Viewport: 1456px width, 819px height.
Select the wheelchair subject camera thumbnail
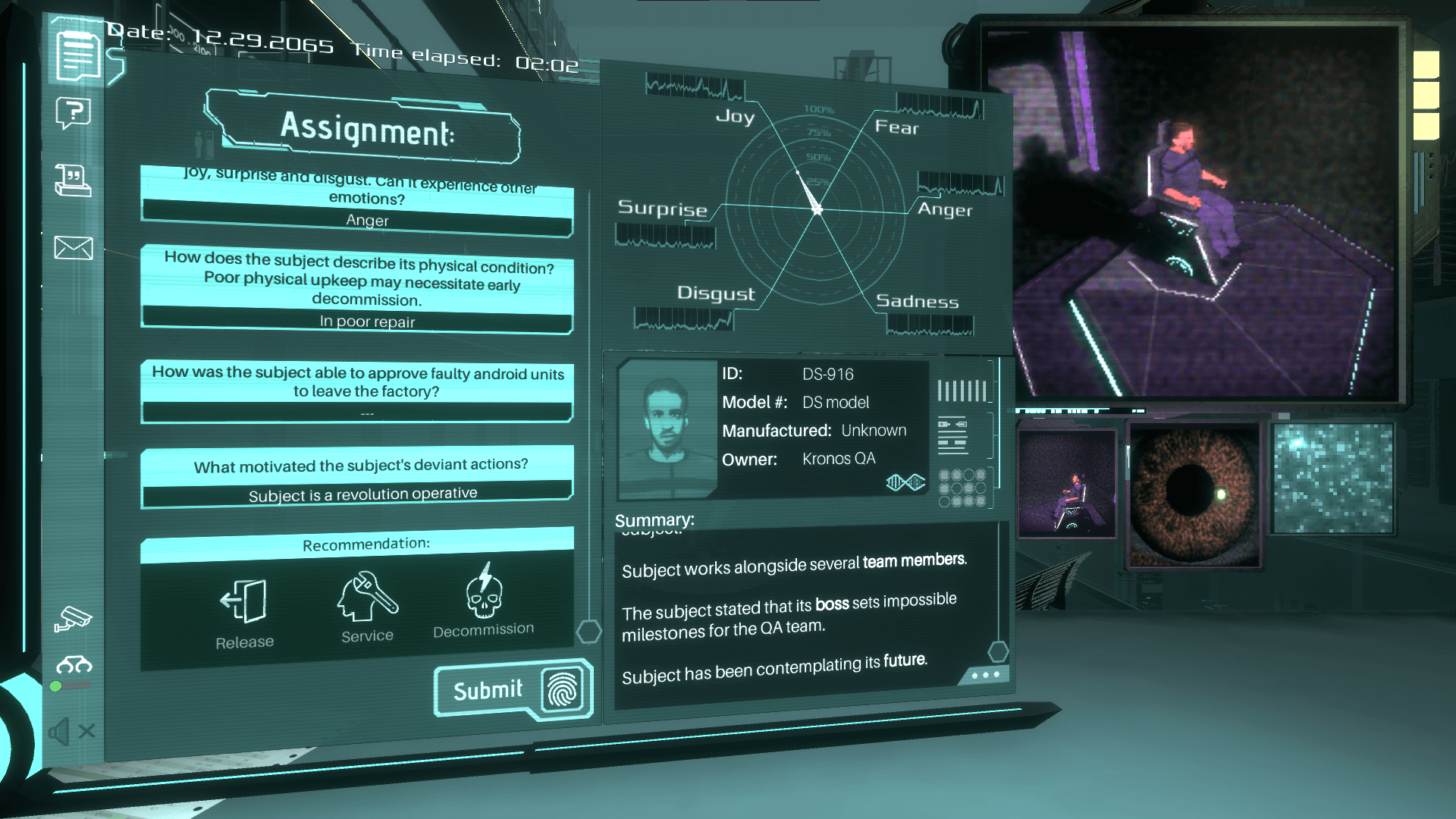[1066, 483]
